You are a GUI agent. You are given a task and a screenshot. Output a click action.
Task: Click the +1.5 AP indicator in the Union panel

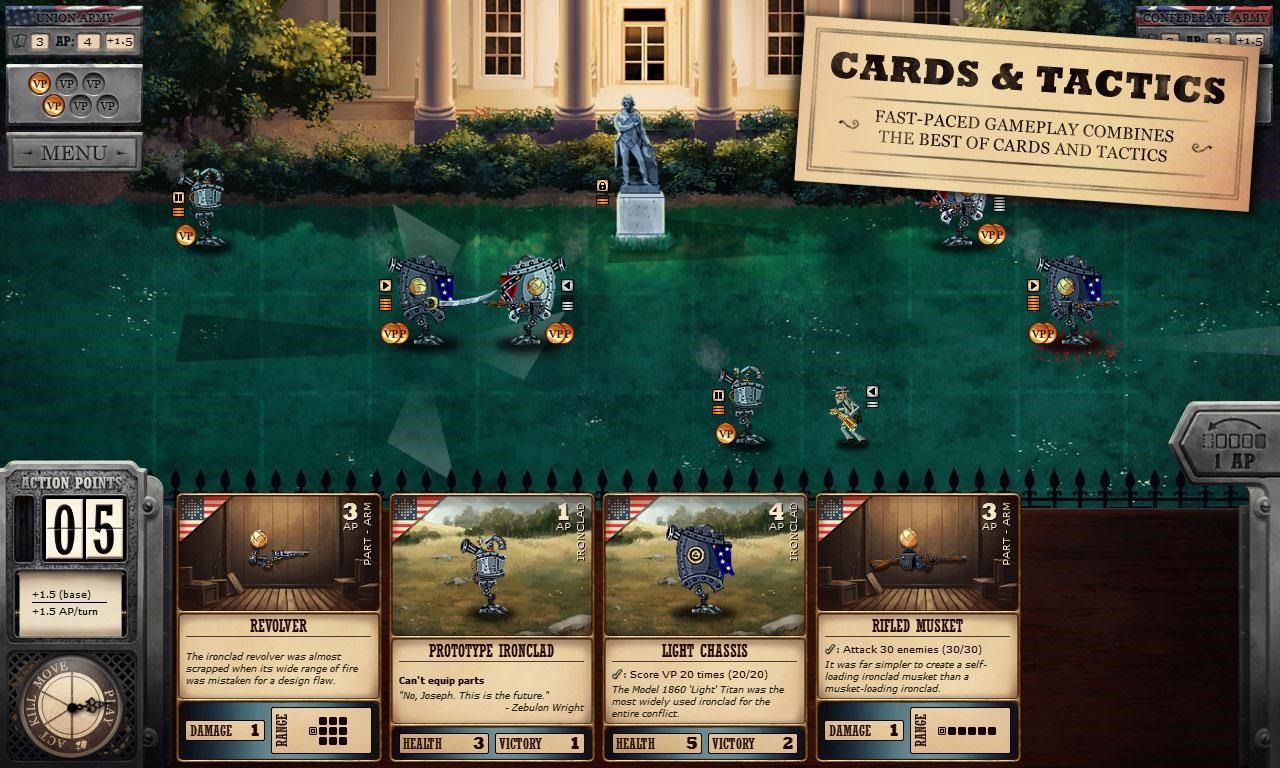(119, 42)
